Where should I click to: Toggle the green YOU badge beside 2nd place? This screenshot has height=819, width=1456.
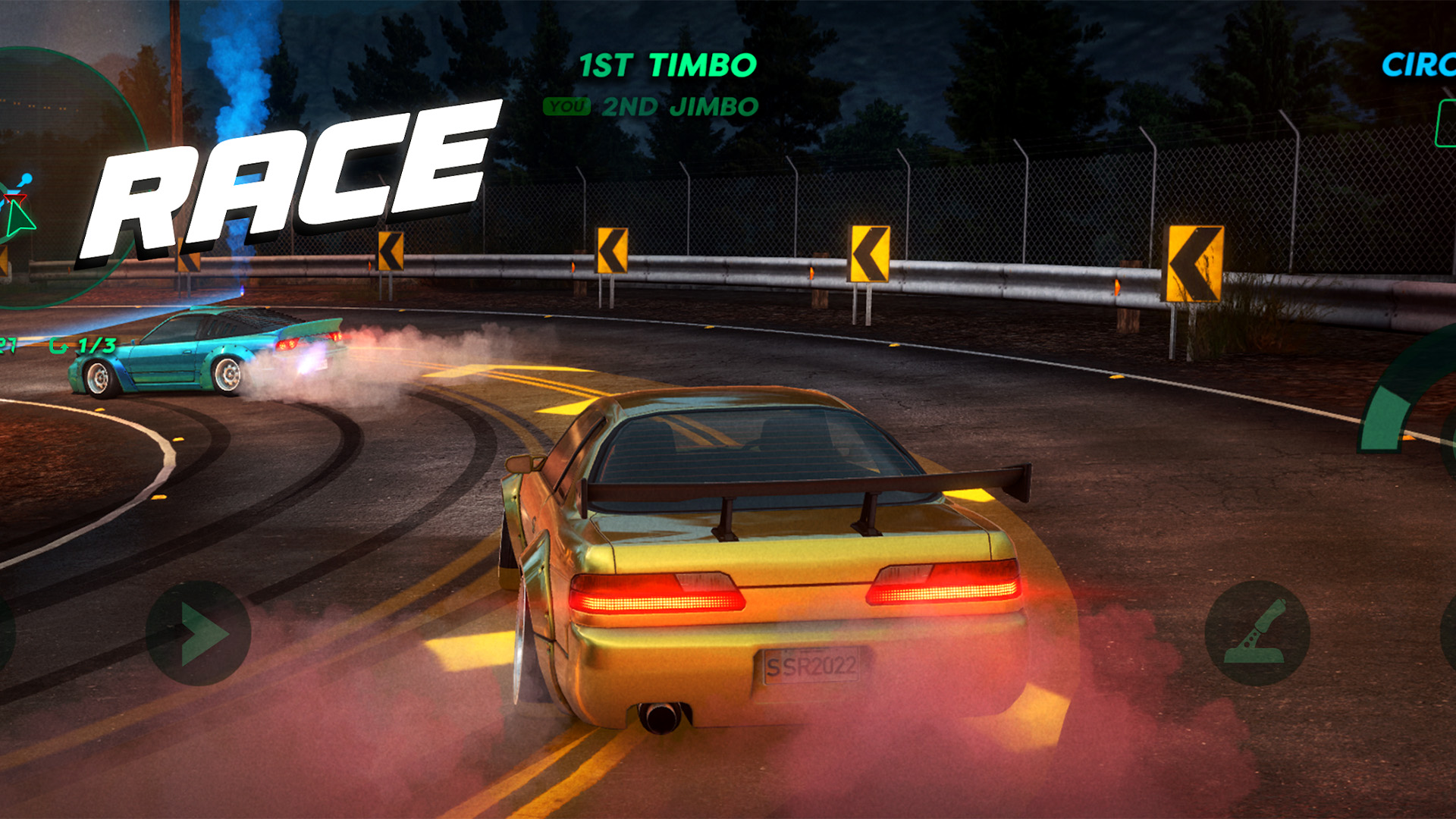(570, 107)
